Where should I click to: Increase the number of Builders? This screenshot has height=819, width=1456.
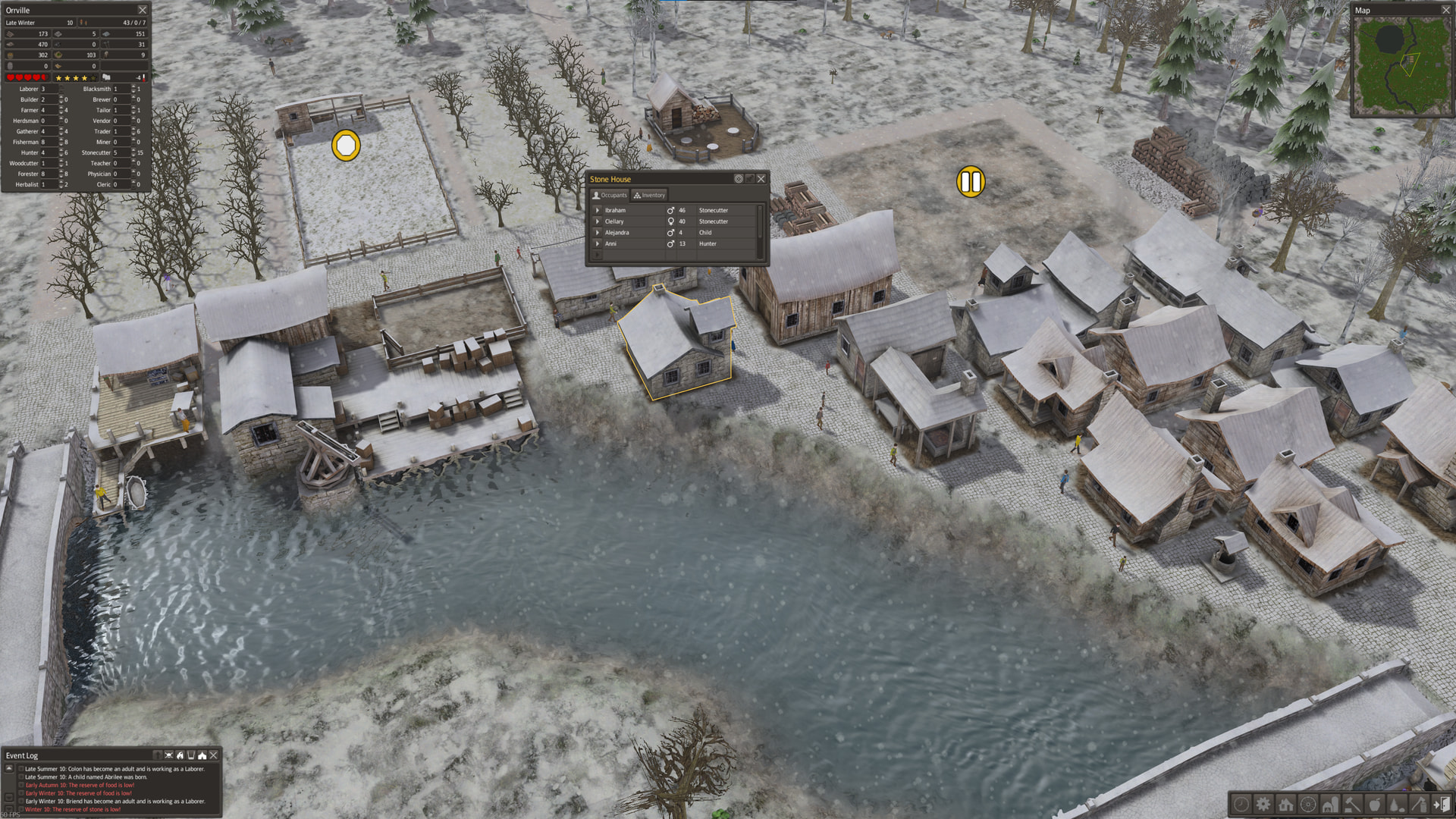point(61,97)
